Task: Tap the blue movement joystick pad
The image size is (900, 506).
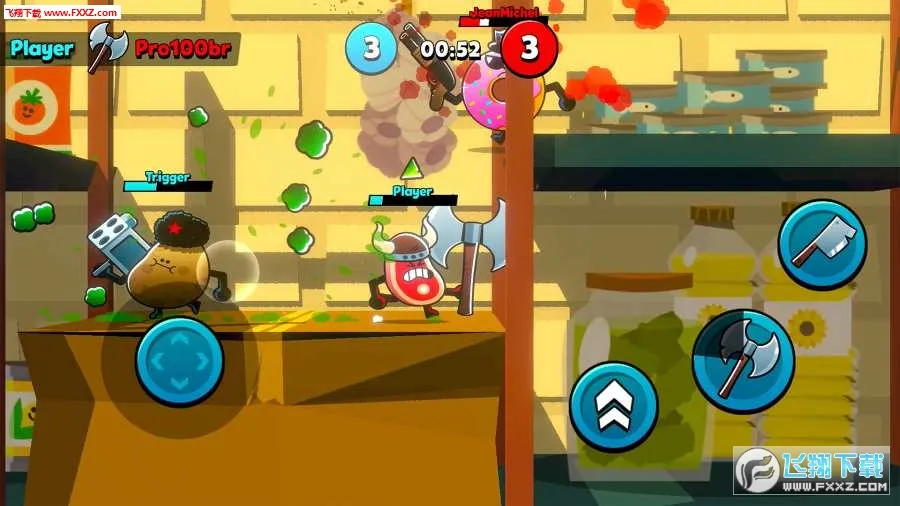Action: pos(179,361)
